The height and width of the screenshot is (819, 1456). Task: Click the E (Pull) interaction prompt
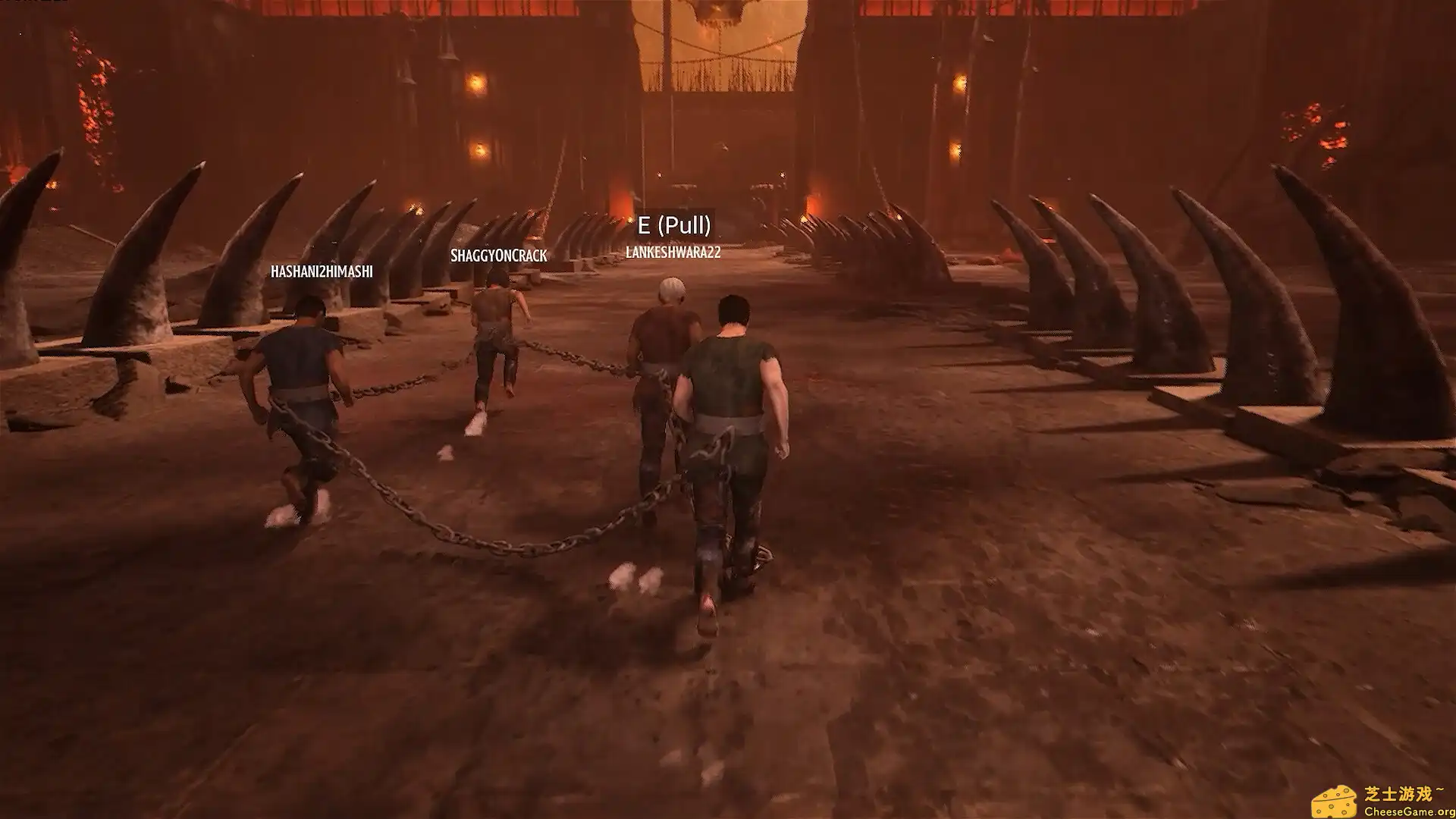coord(676,223)
